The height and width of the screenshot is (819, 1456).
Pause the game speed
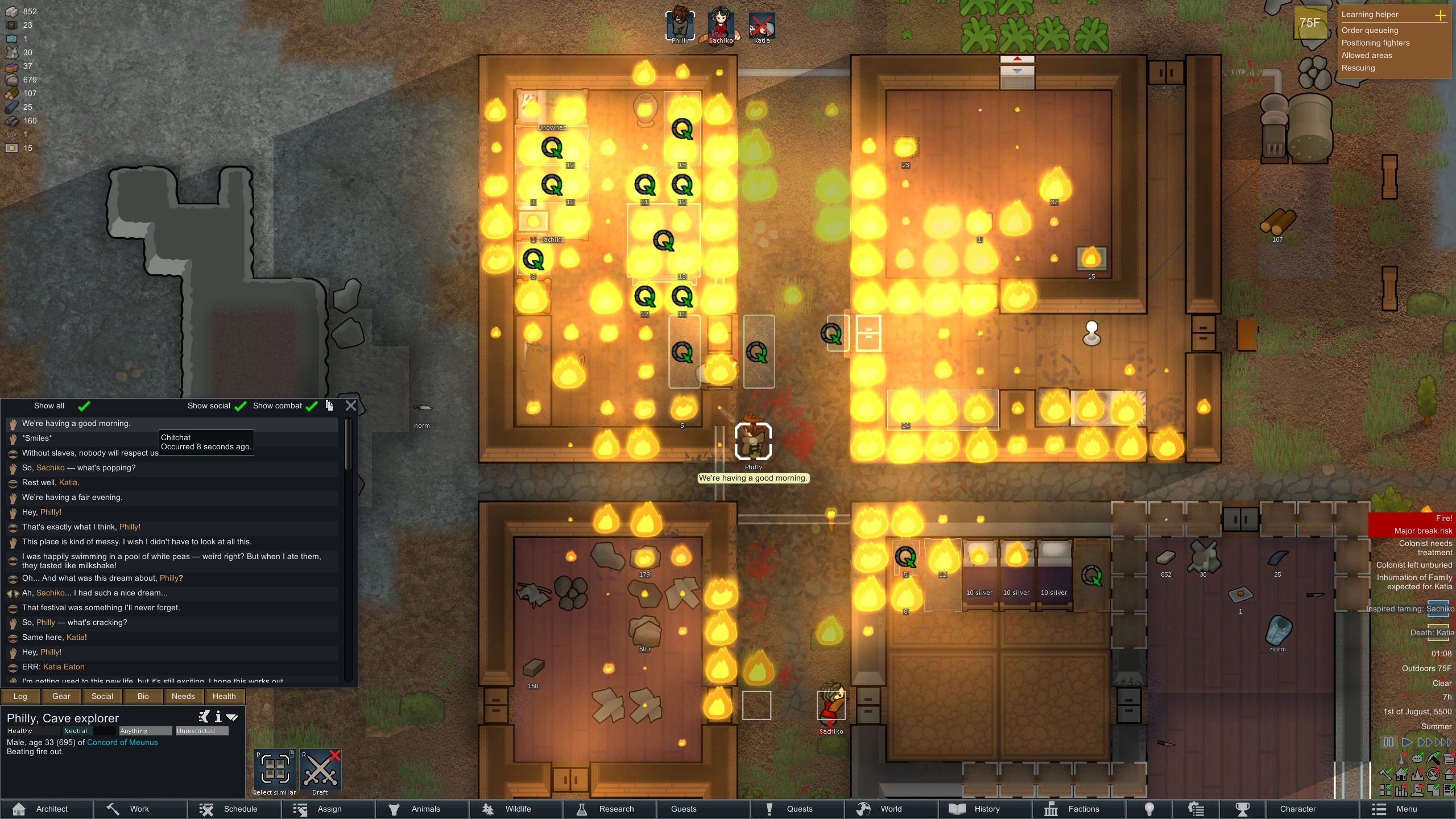[x=1388, y=742]
